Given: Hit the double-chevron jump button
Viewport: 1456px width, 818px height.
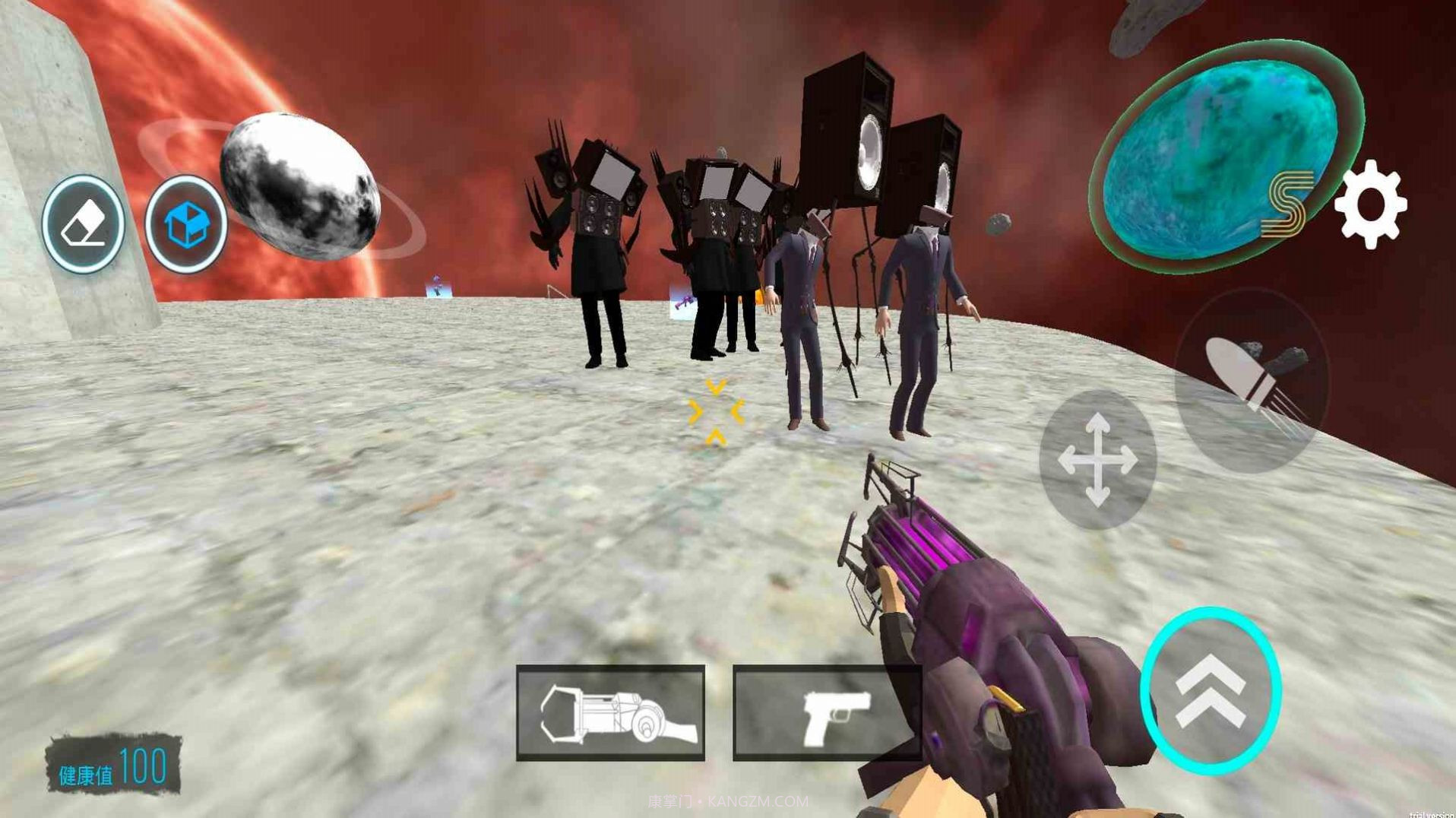Looking at the screenshot, I should coord(1211,690).
